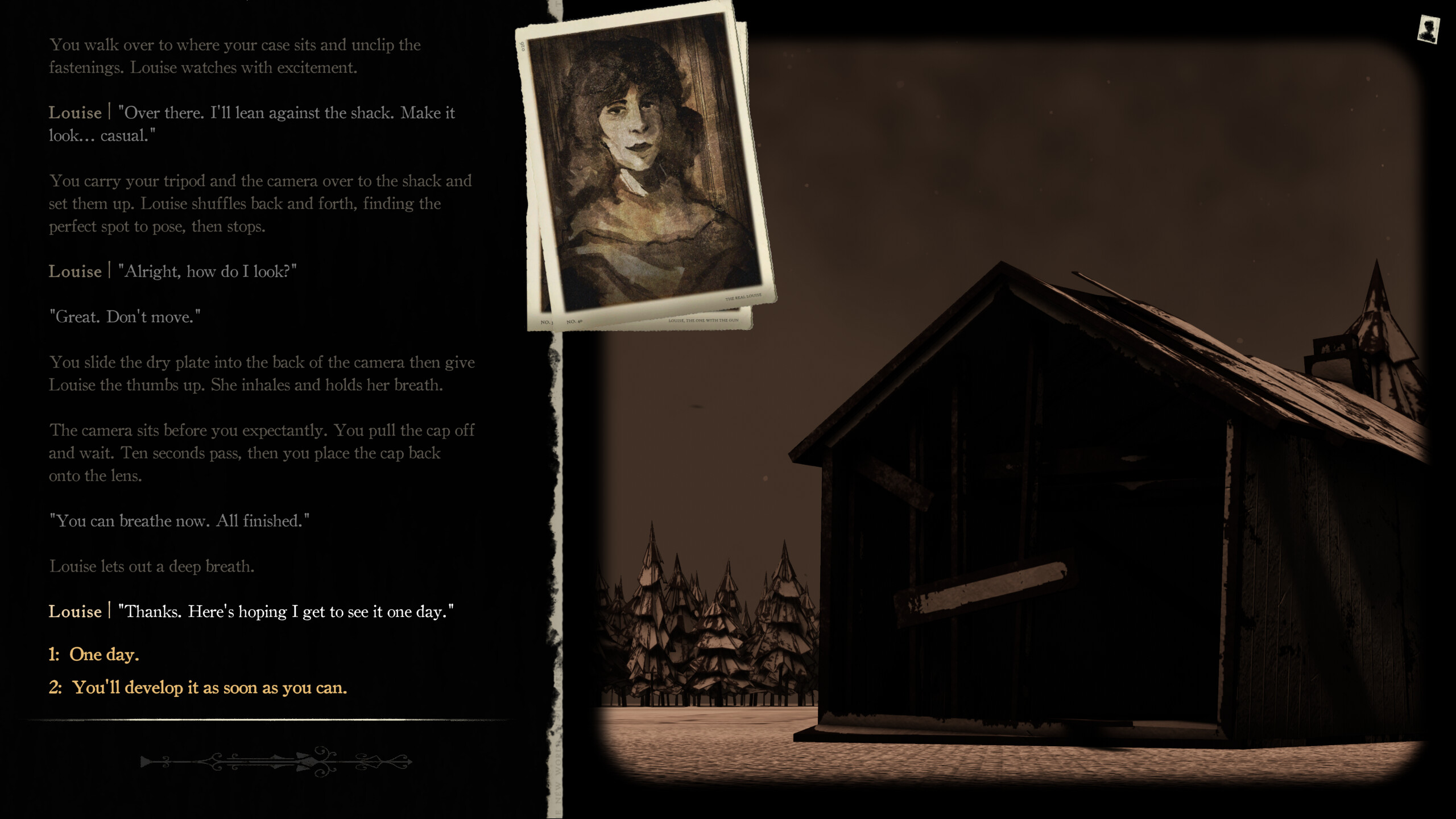Select Louise's highlighted name before her last line

pyautogui.click(x=75, y=611)
